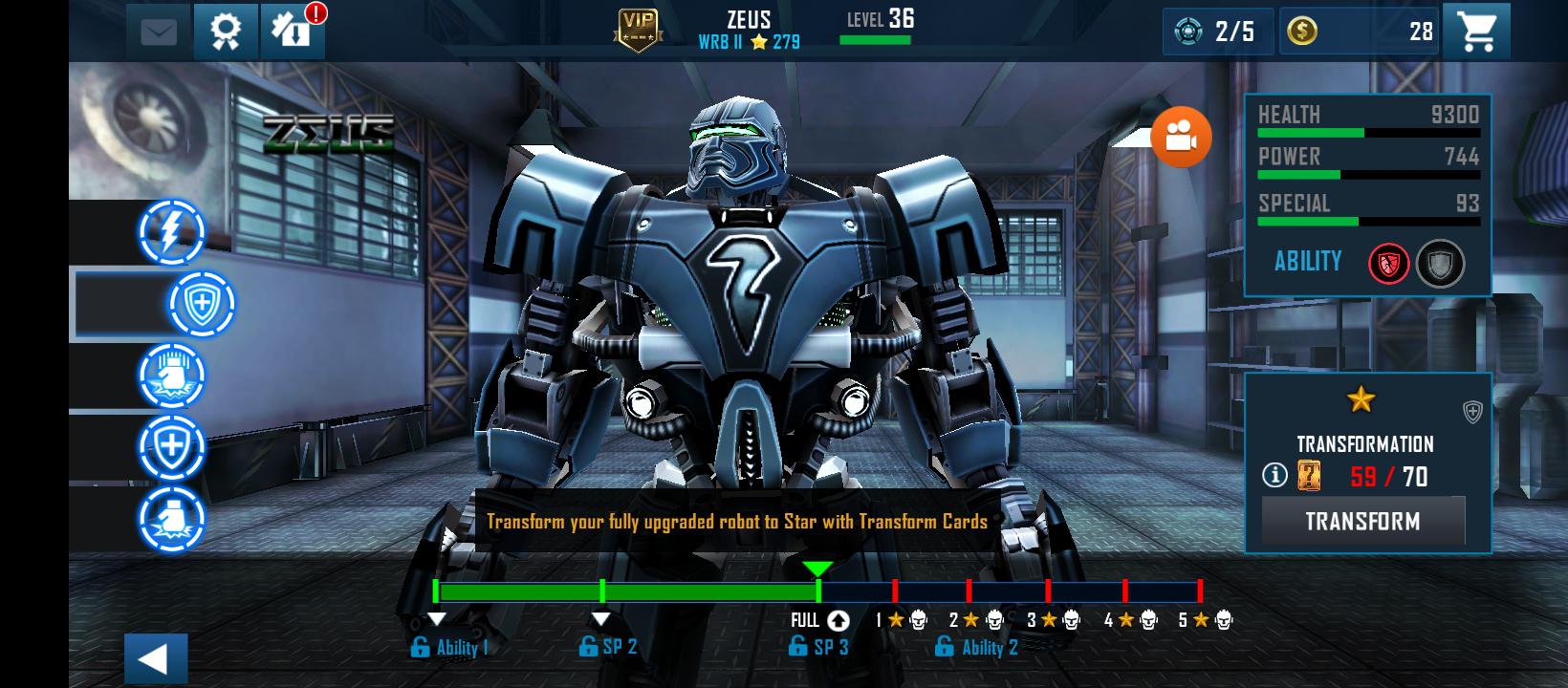
Task: Choose the 1 star milestone marker
Action: pos(901,620)
